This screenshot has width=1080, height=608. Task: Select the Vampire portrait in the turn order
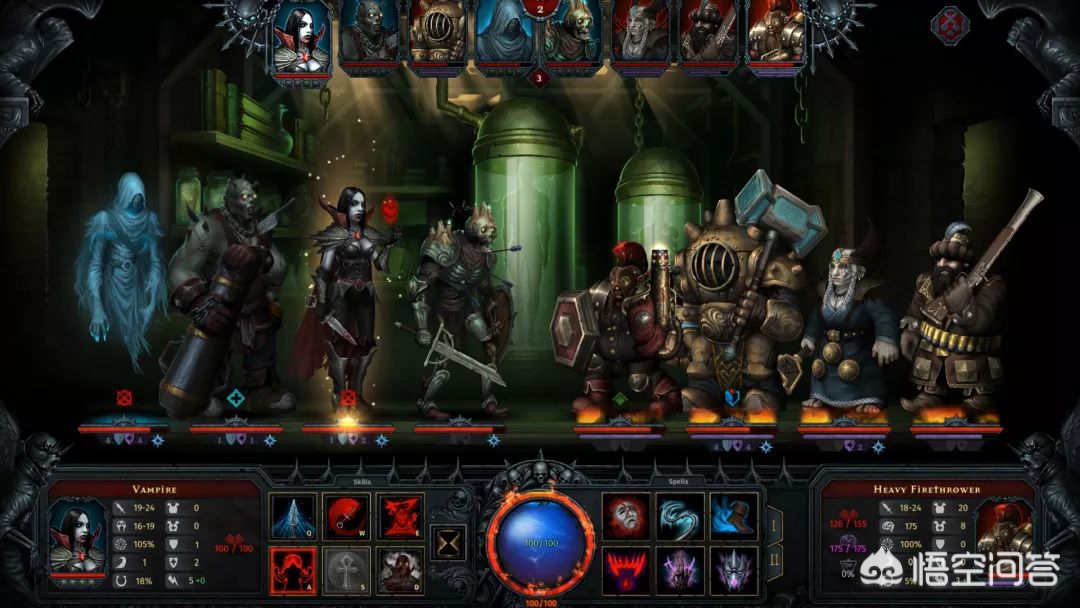click(x=301, y=40)
